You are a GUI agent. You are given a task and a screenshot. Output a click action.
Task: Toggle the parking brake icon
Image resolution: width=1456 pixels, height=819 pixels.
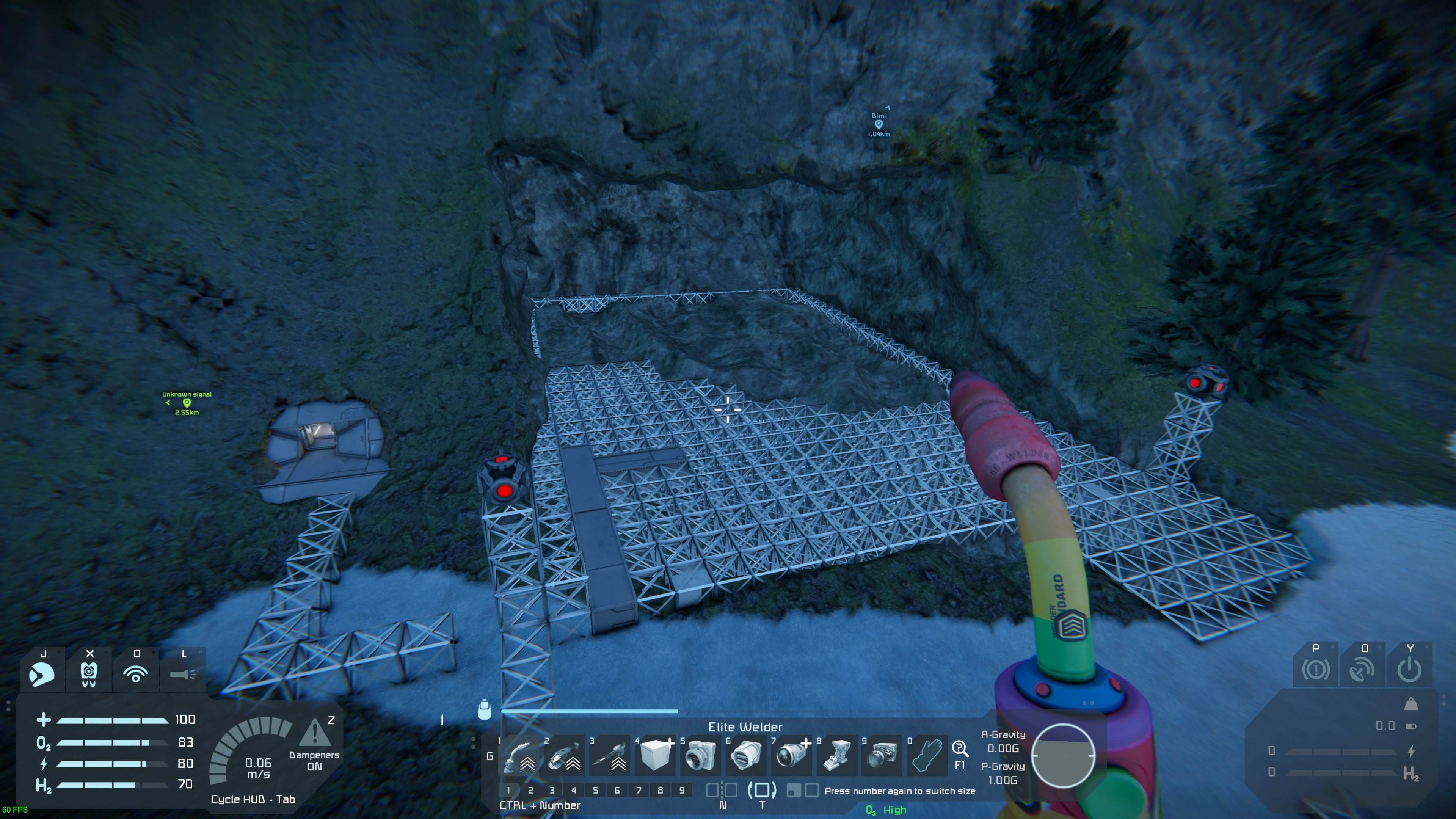pos(1316,670)
